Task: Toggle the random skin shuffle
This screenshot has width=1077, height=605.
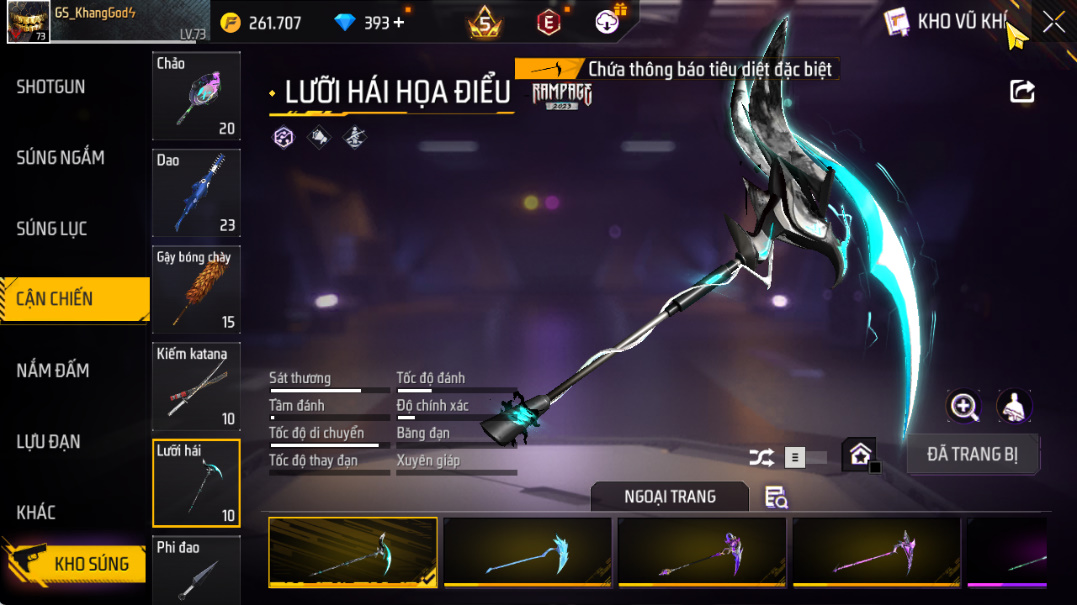Action: coord(761,458)
